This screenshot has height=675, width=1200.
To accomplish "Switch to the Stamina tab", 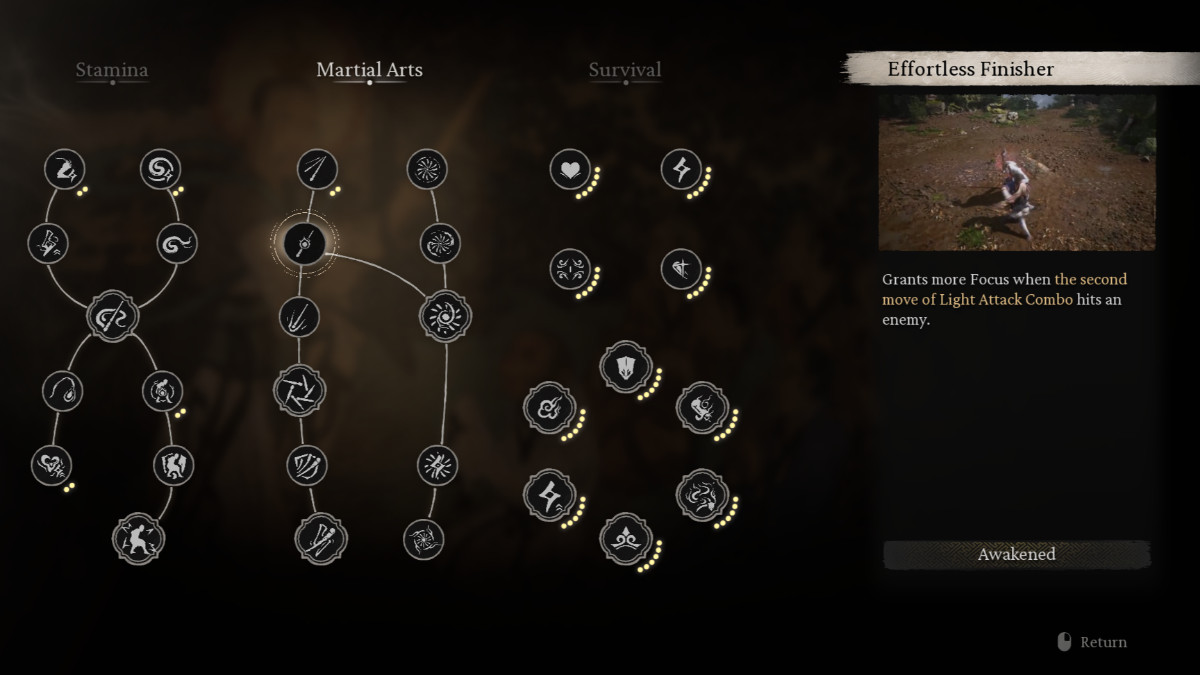I will pos(112,70).
